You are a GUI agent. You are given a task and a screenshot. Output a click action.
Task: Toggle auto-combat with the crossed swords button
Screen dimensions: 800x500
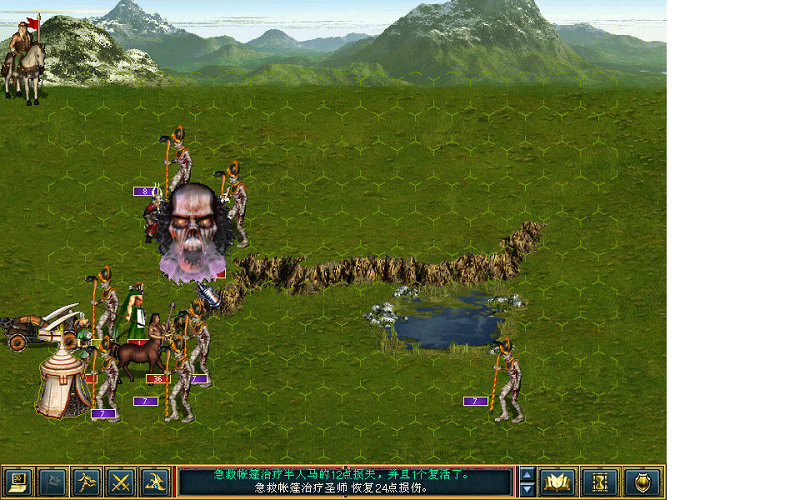120,482
